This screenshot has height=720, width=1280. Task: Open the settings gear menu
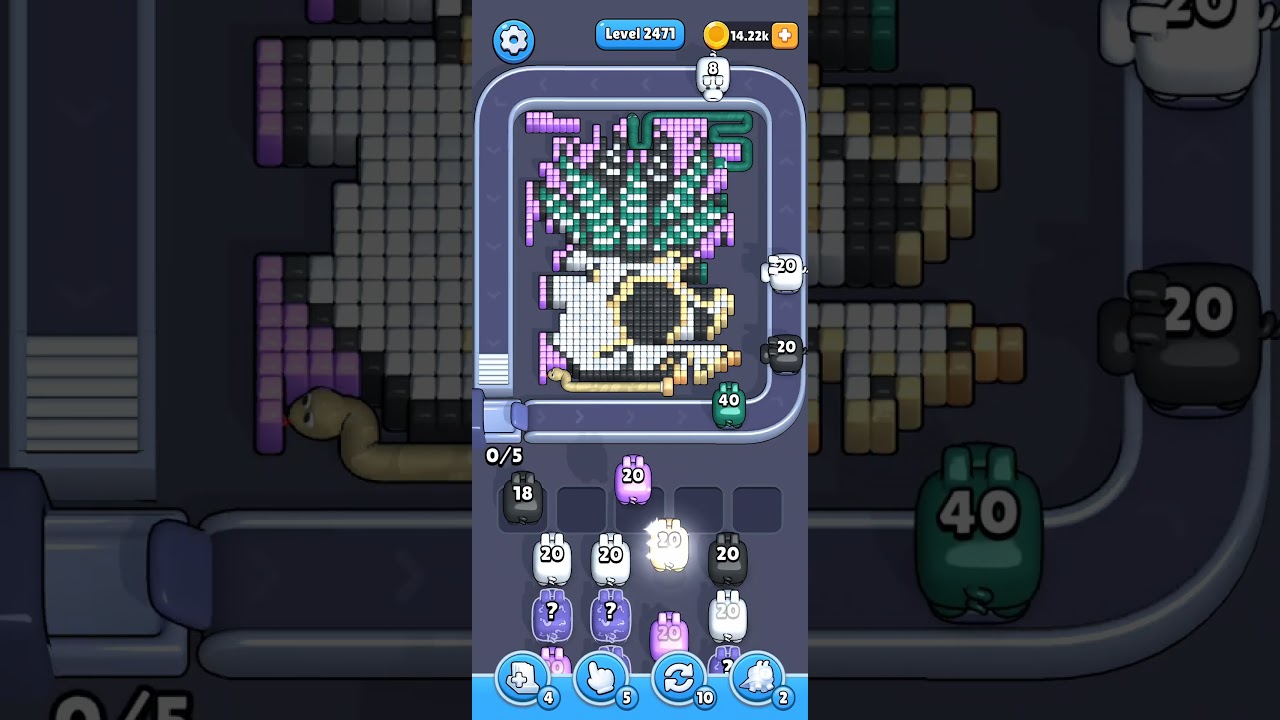[x=513, y=37]
